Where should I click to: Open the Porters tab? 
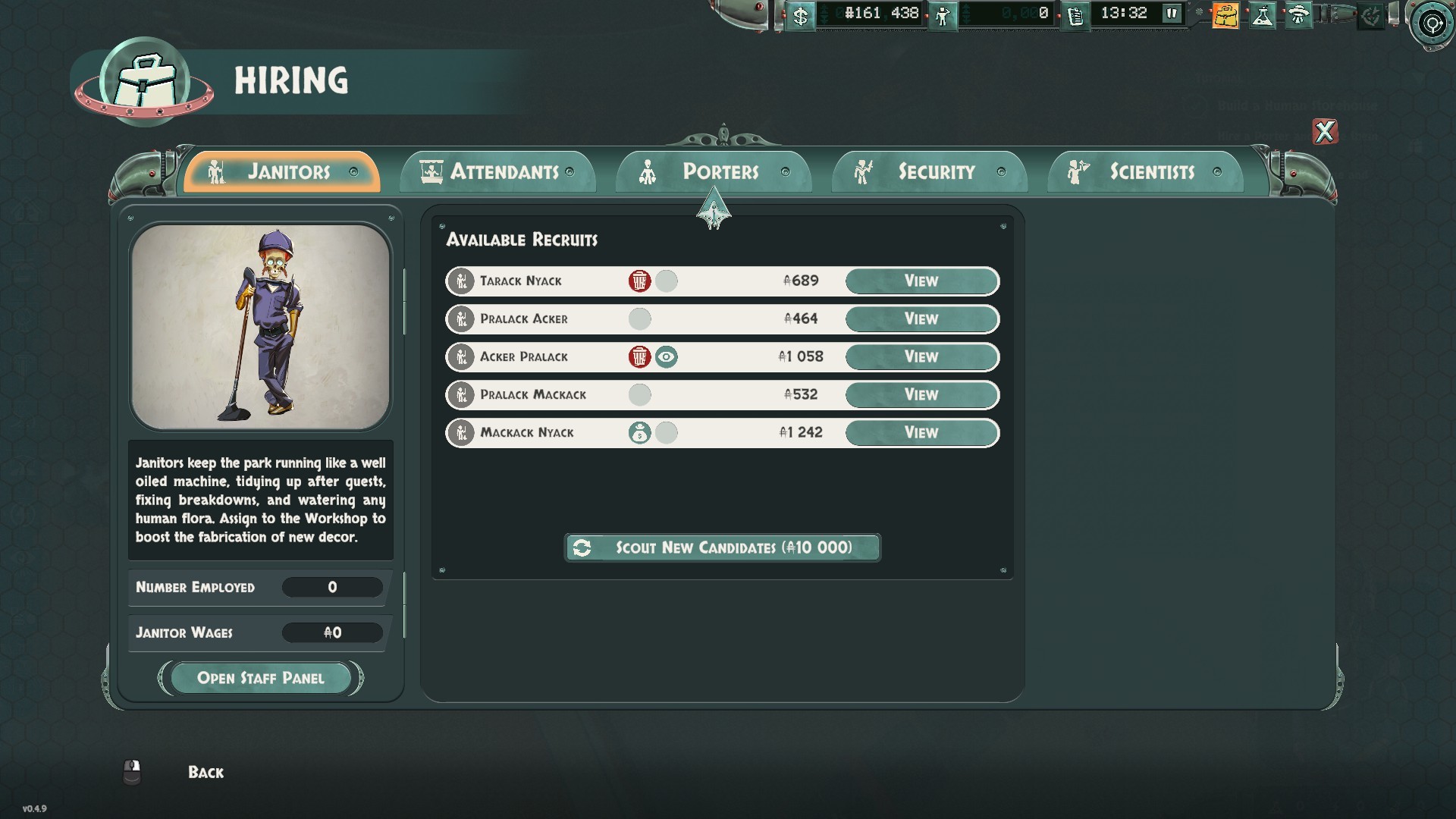pos(714,172)
